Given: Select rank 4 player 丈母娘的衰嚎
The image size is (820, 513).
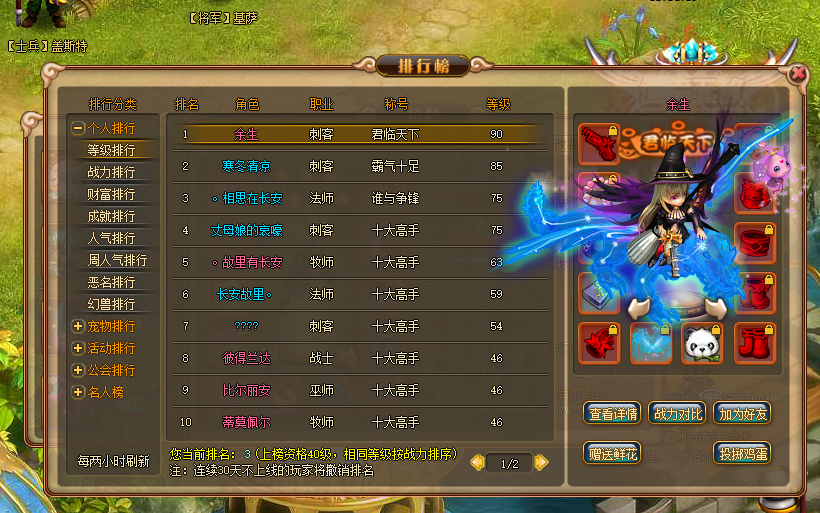Looking at the screenshot, I should [246, 230].
